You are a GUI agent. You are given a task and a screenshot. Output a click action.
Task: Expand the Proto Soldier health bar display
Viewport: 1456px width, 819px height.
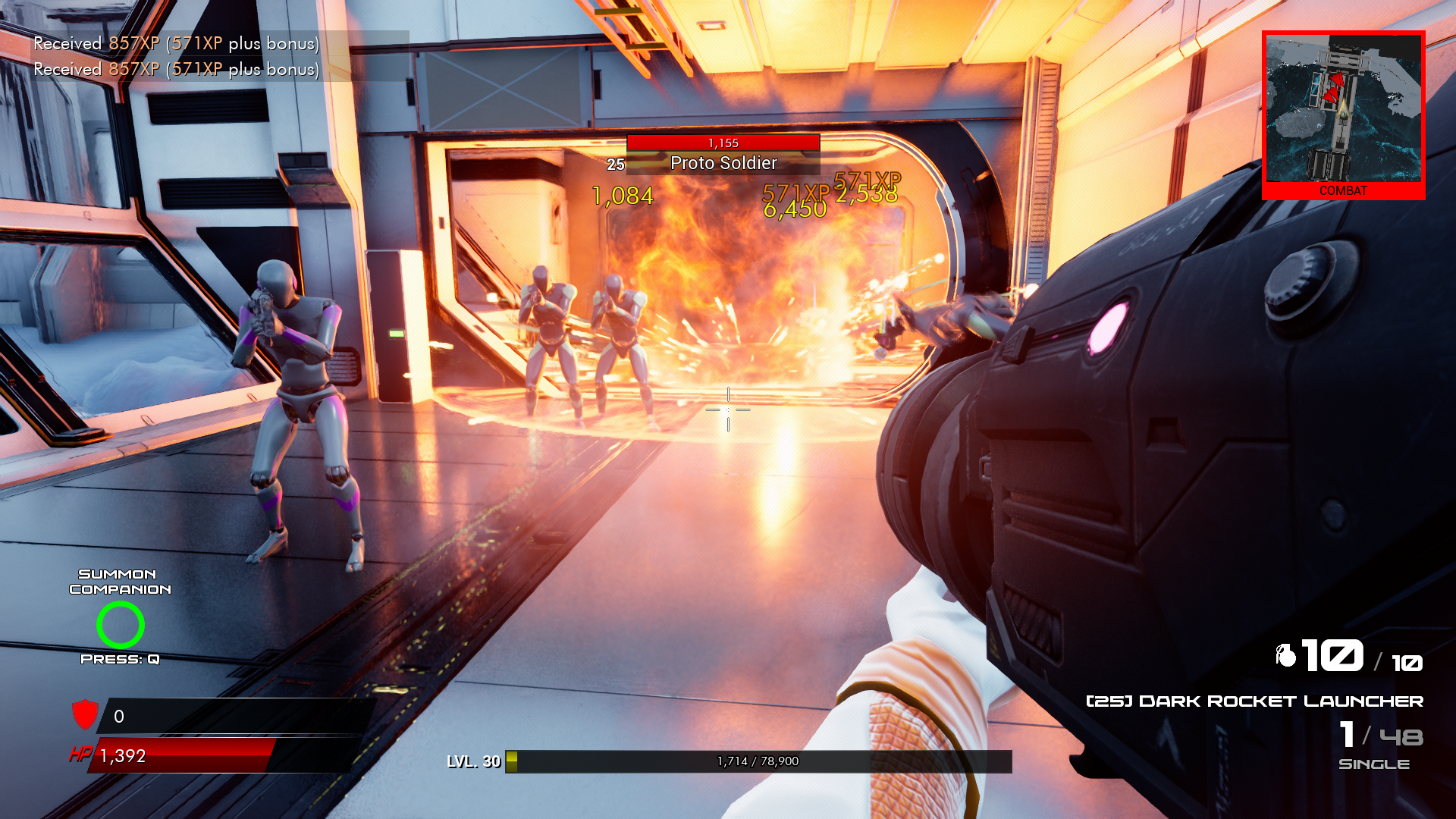tap(722, 141)
